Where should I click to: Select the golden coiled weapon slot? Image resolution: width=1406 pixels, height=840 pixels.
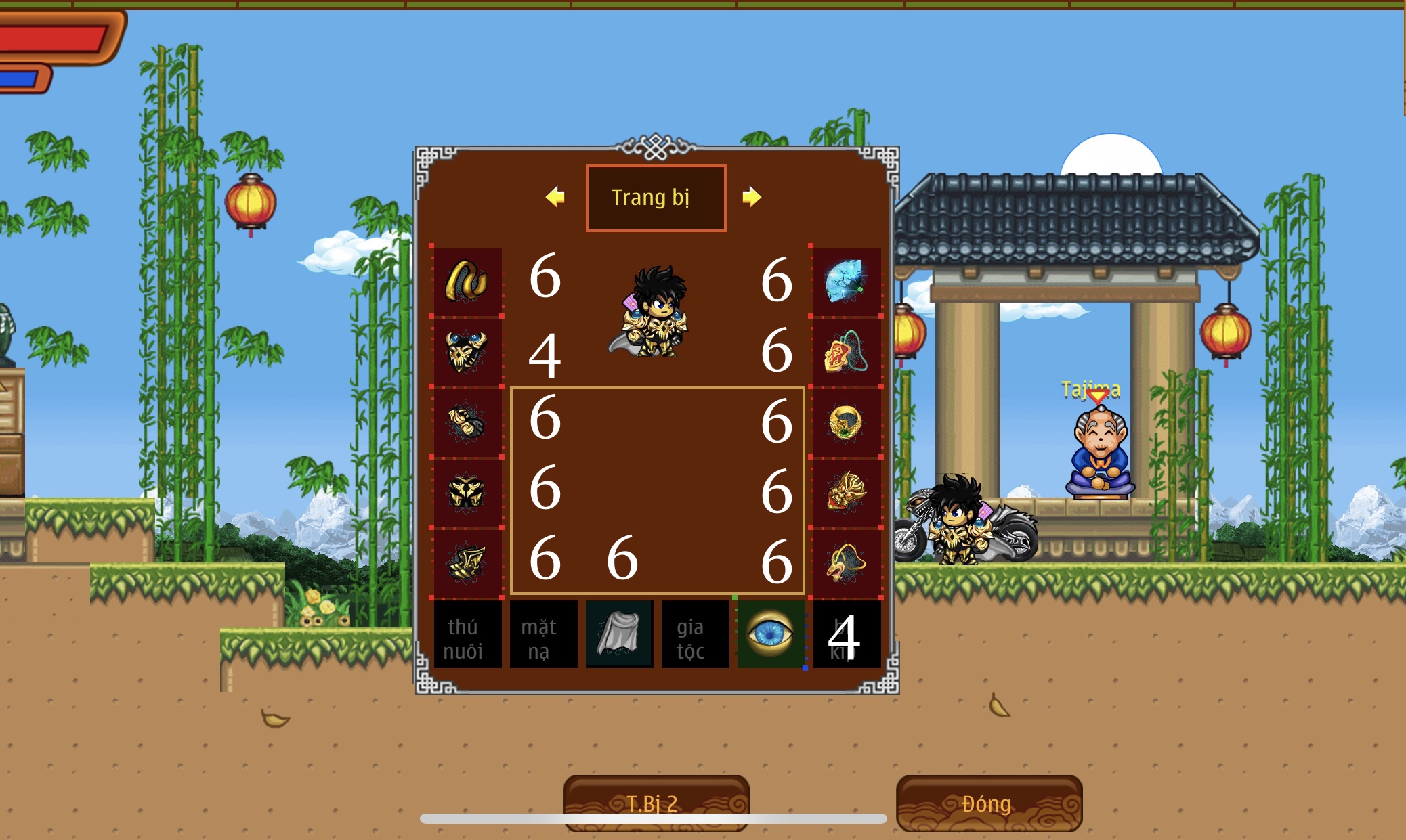point(467,281)
